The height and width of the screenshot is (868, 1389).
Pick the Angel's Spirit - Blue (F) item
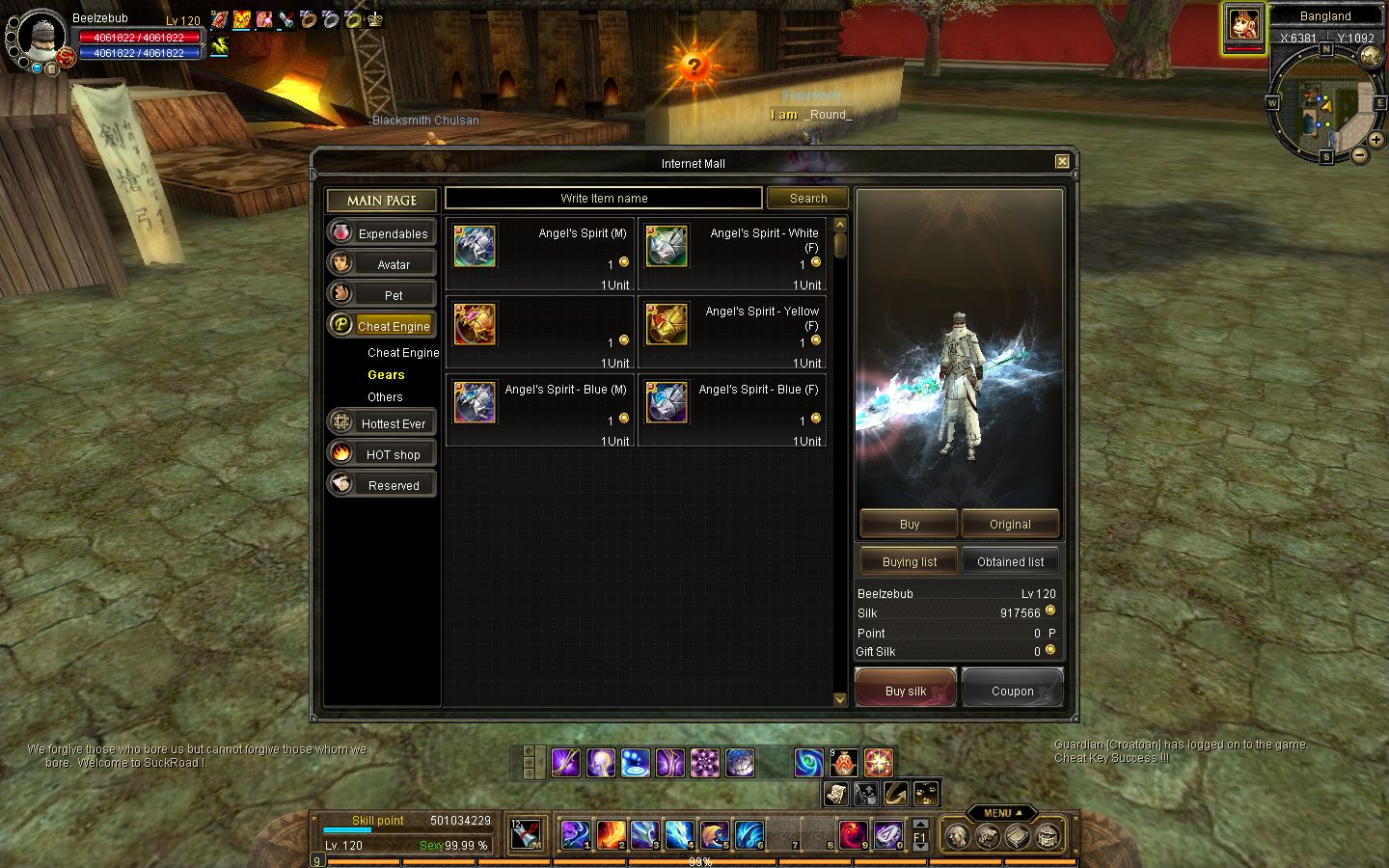click(733, 411)
